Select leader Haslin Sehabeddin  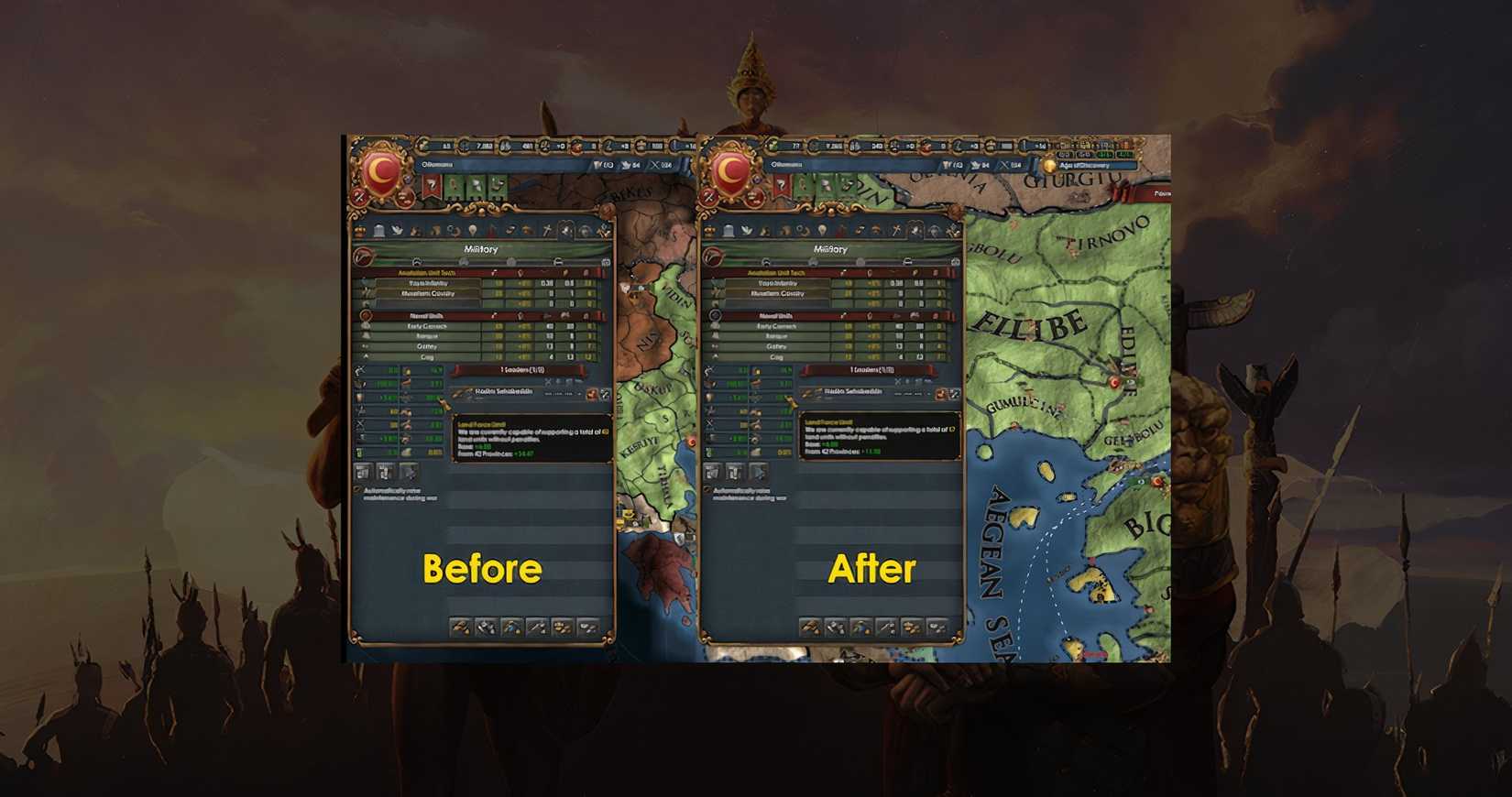[x=499, y=392]
